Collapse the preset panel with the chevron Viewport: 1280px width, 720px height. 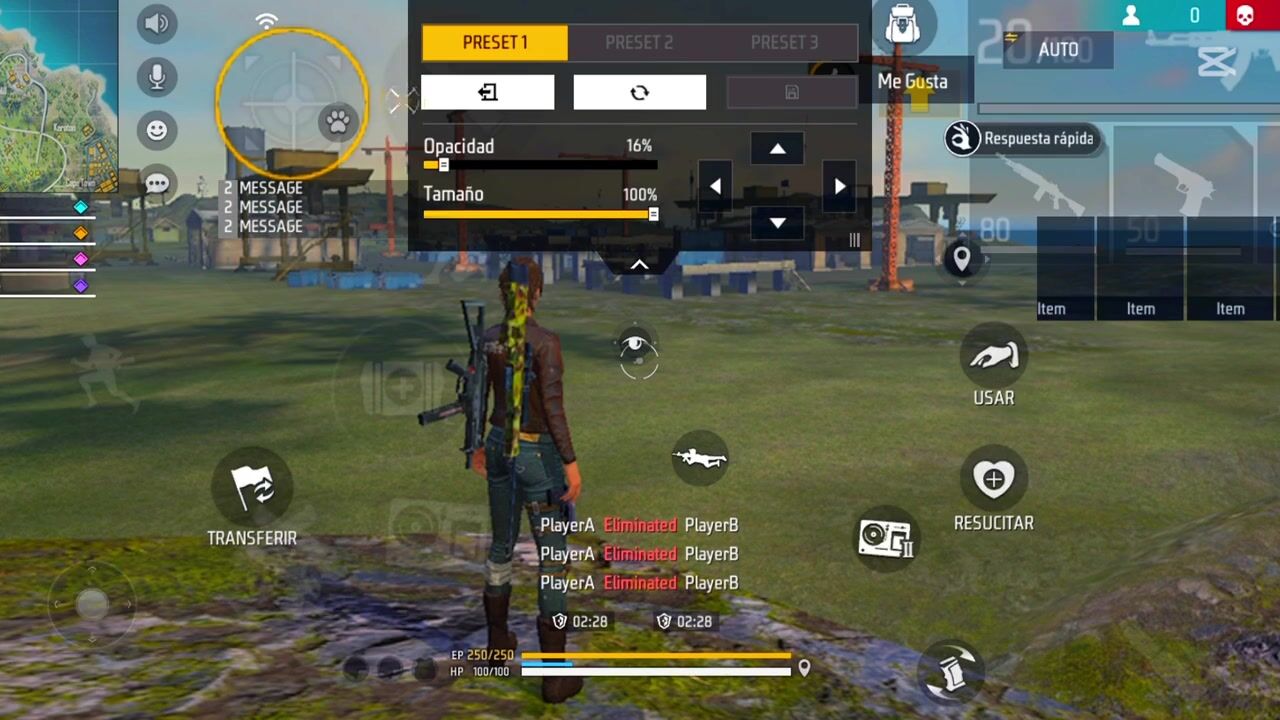(x=639, y=265)
